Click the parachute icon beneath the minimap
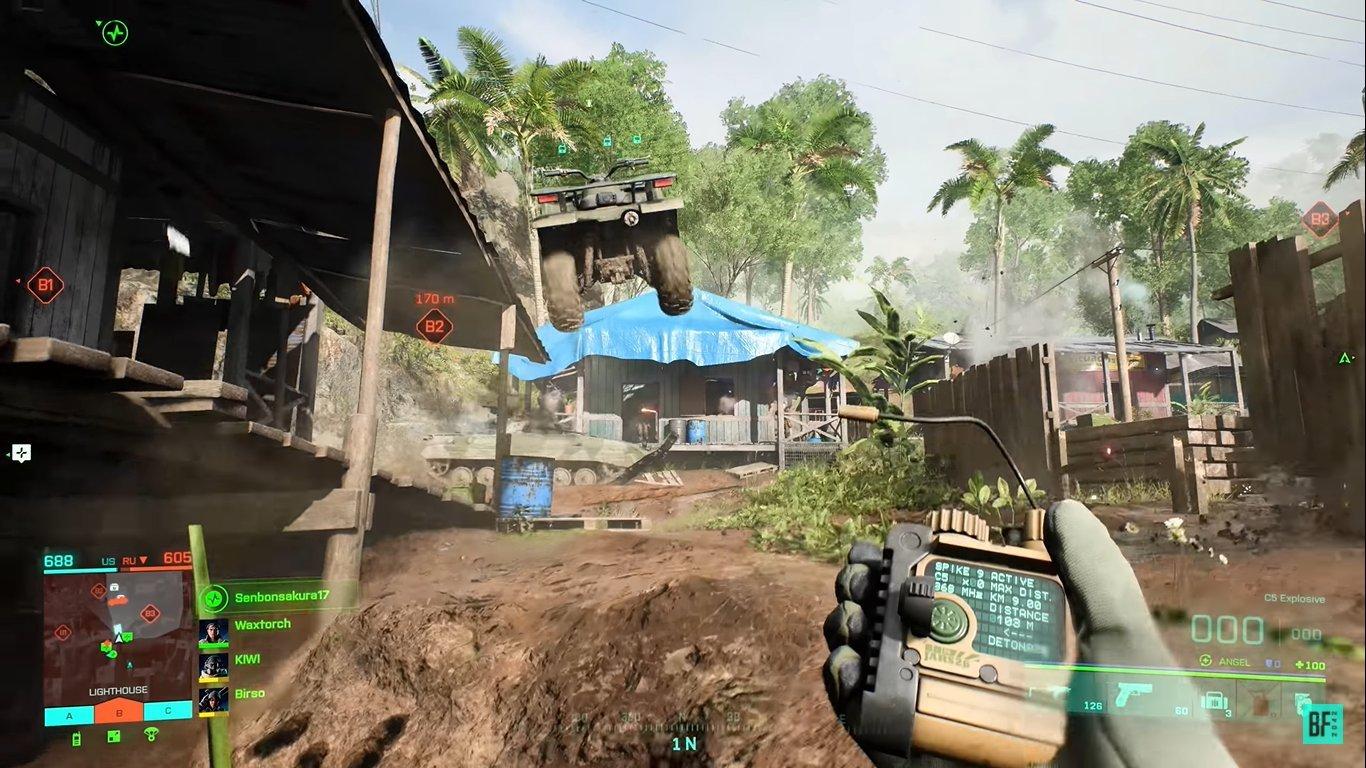This screenshot has height=768, width=1366. (x=150, y=734)
